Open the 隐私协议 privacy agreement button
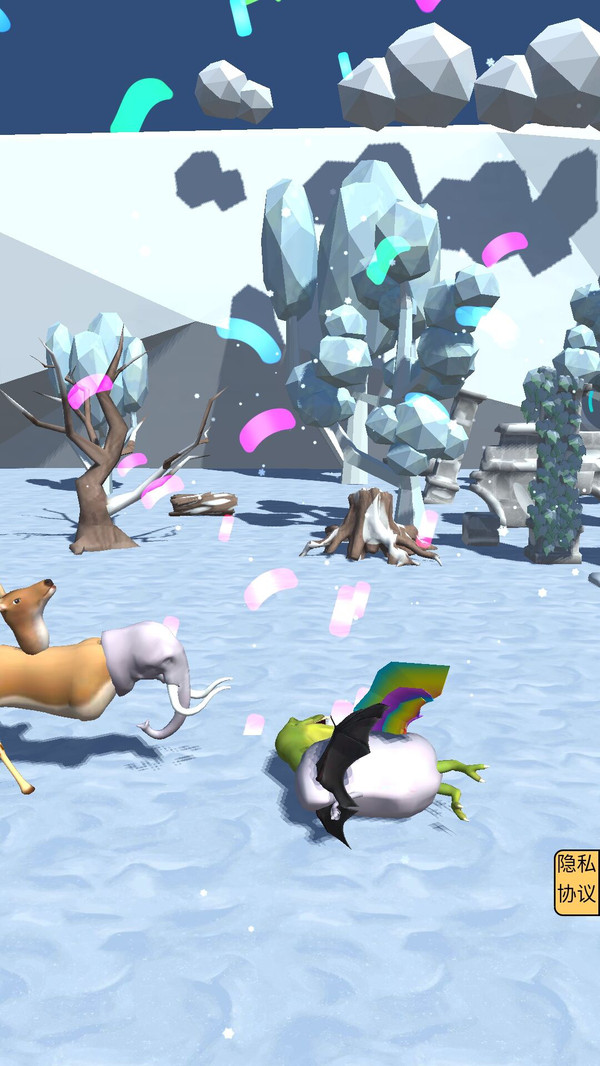 (x=577, y=881)
